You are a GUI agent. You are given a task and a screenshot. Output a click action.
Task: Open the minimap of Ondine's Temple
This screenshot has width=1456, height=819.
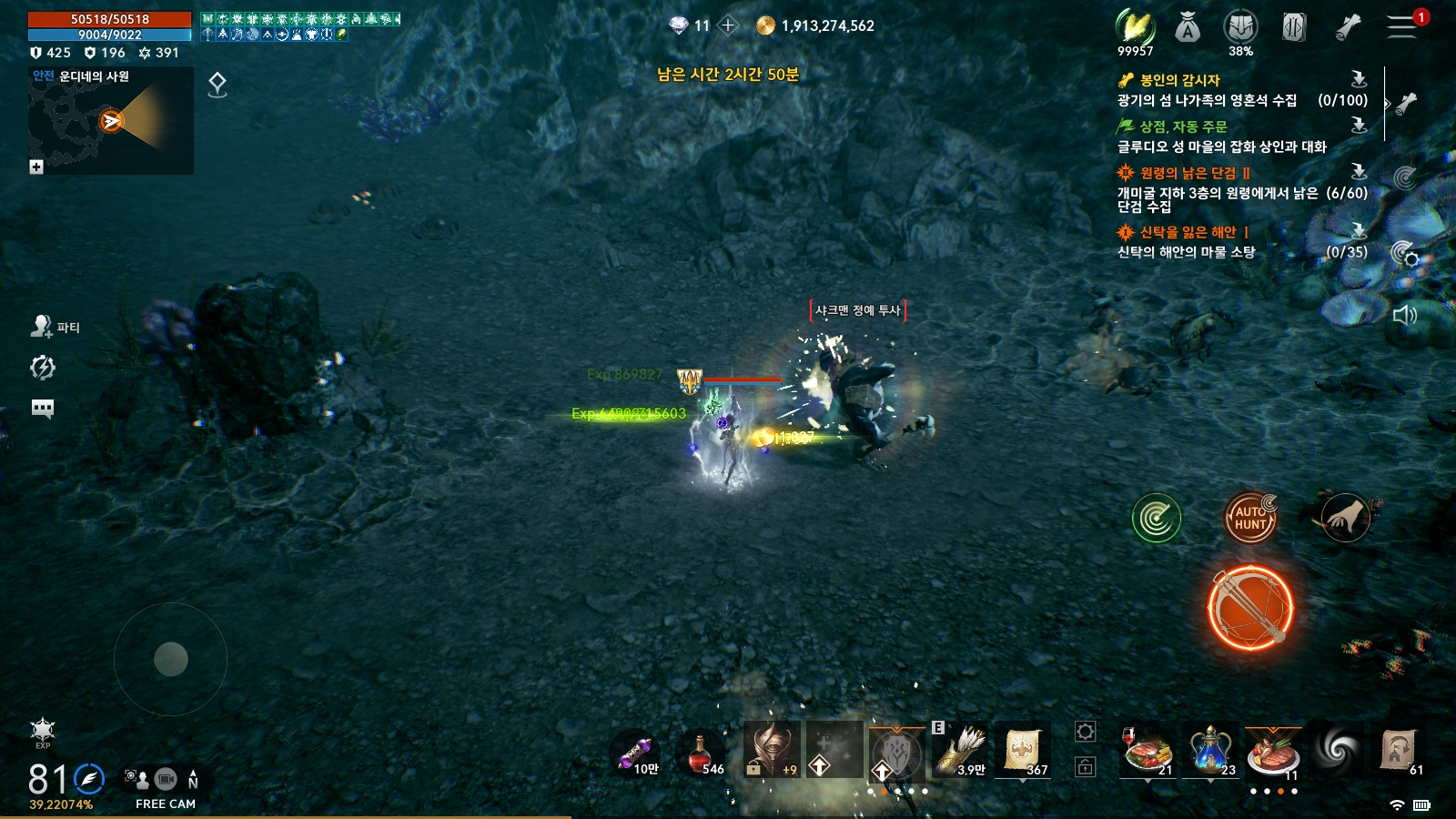point(111,121)
